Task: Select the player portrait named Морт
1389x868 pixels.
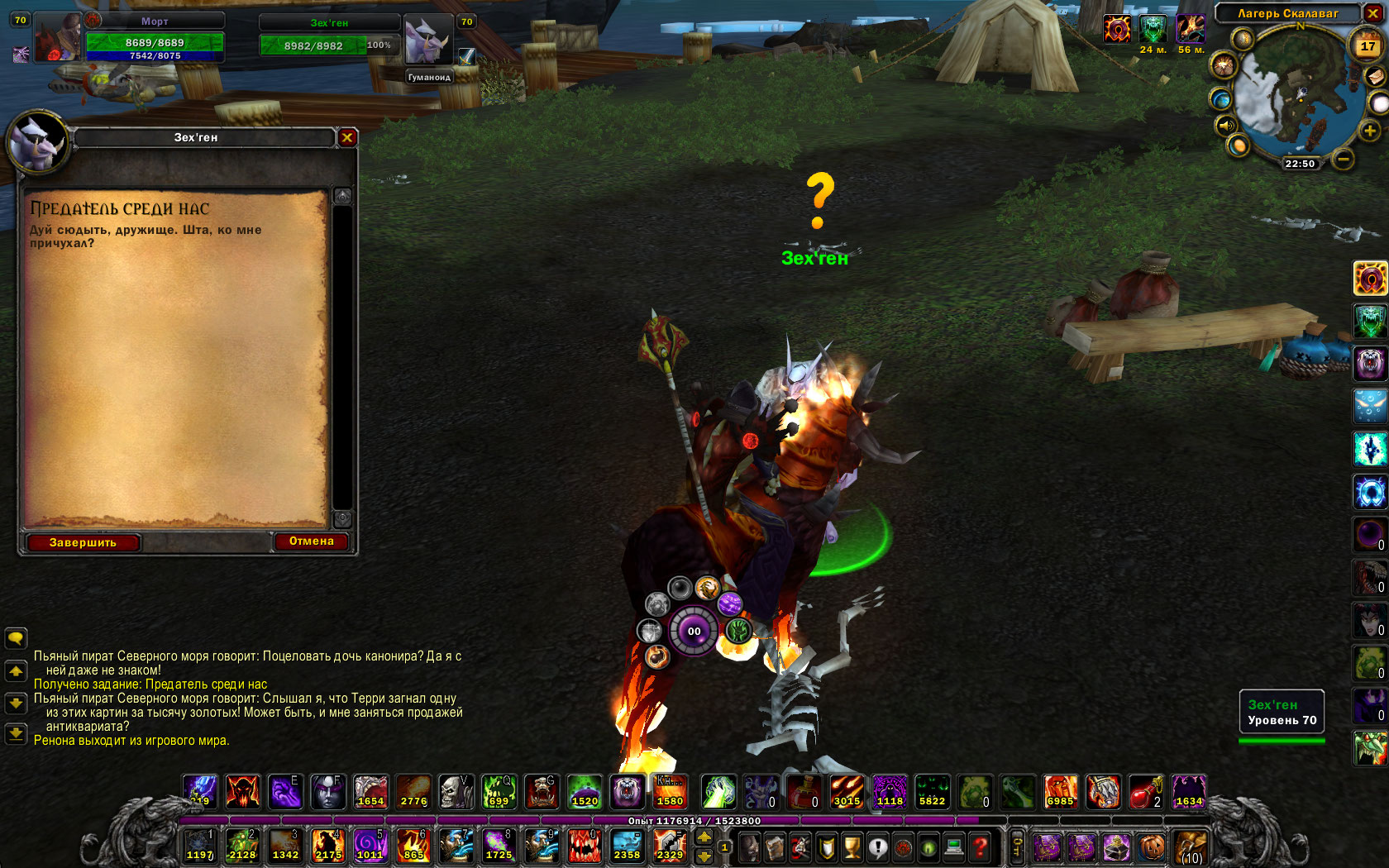Action: [58, 37]
